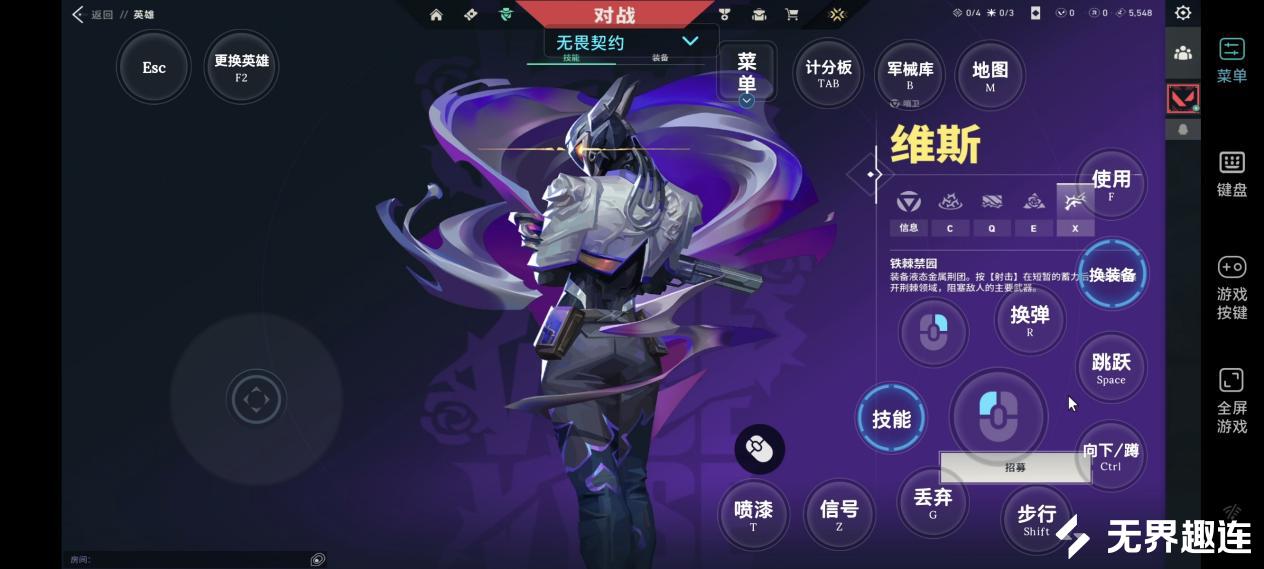
Task: Tap the 技能 skill button
Action: point(891,418)
